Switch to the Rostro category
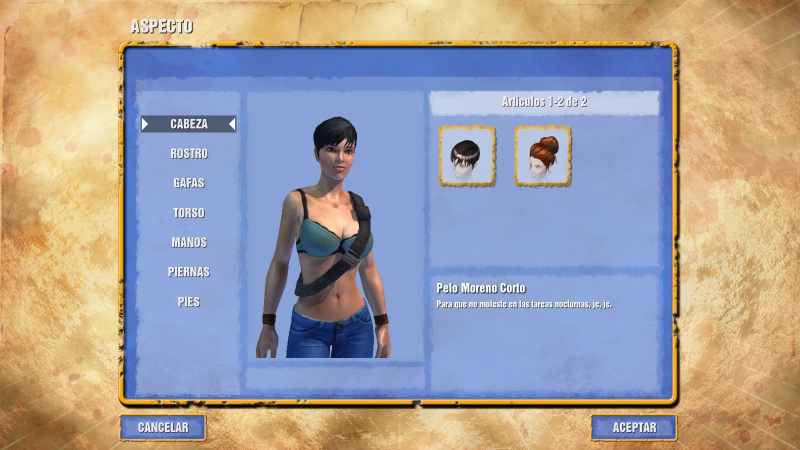 coord(189,154)
